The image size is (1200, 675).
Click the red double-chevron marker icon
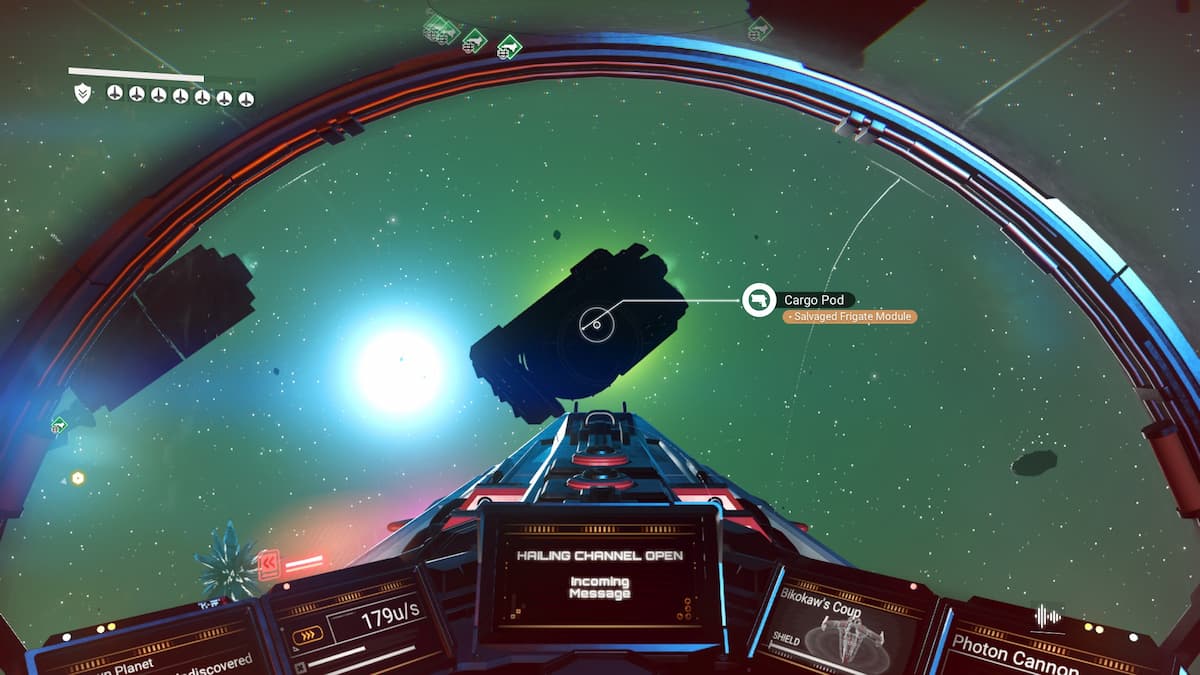[x=268, y=565]
